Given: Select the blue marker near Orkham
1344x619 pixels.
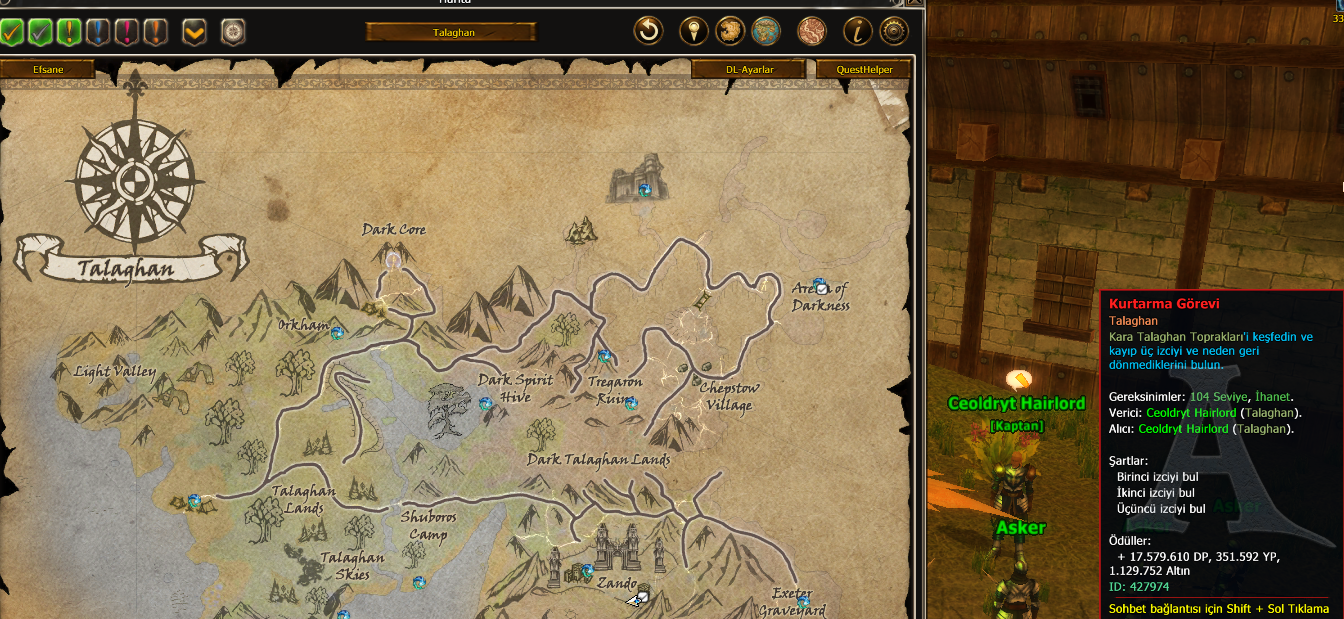Looking at the screenshot, I should click(x=337, y=332).
